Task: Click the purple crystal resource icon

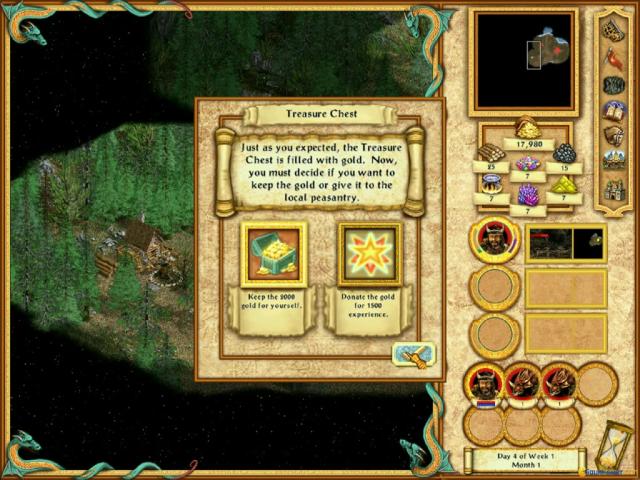Action: pyautogui.click(x=528, y=194)
